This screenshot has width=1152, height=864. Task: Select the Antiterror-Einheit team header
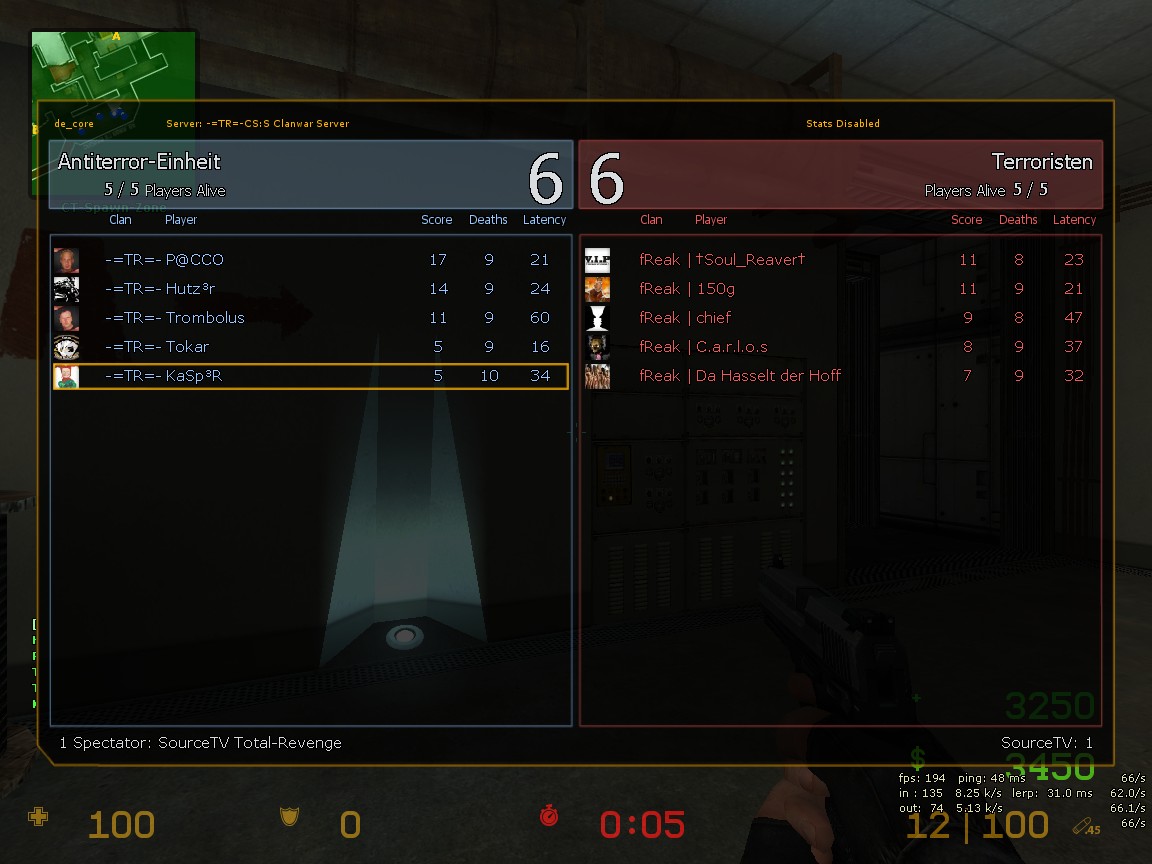point(310,174)
